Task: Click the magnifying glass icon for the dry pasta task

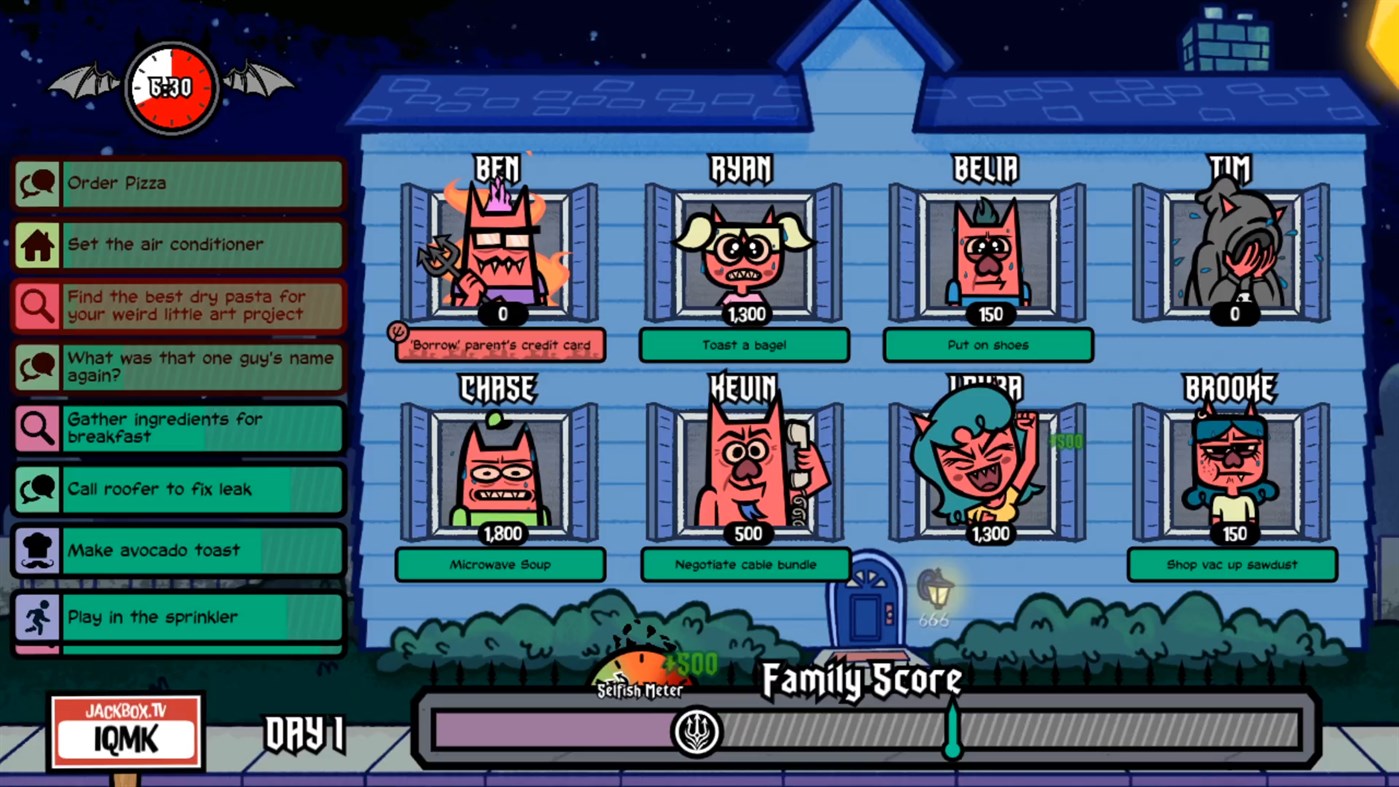Action: [37, 306]
